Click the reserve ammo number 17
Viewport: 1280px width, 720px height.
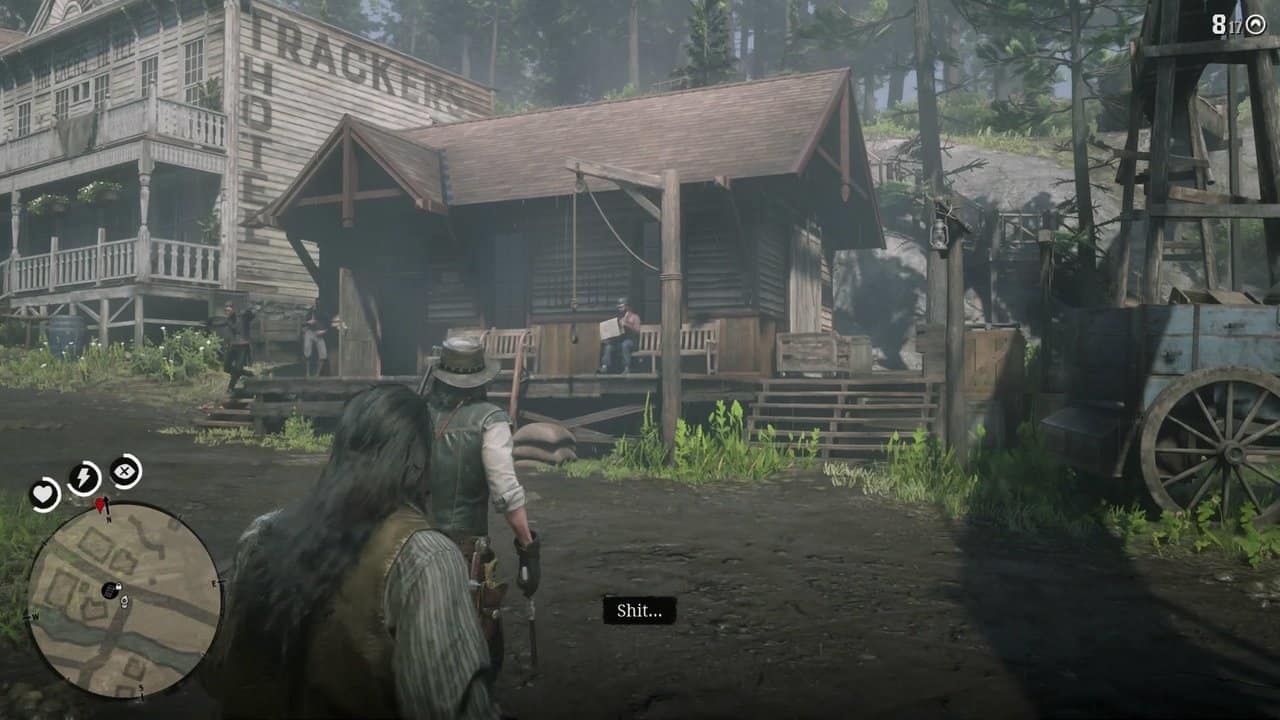1235,25
